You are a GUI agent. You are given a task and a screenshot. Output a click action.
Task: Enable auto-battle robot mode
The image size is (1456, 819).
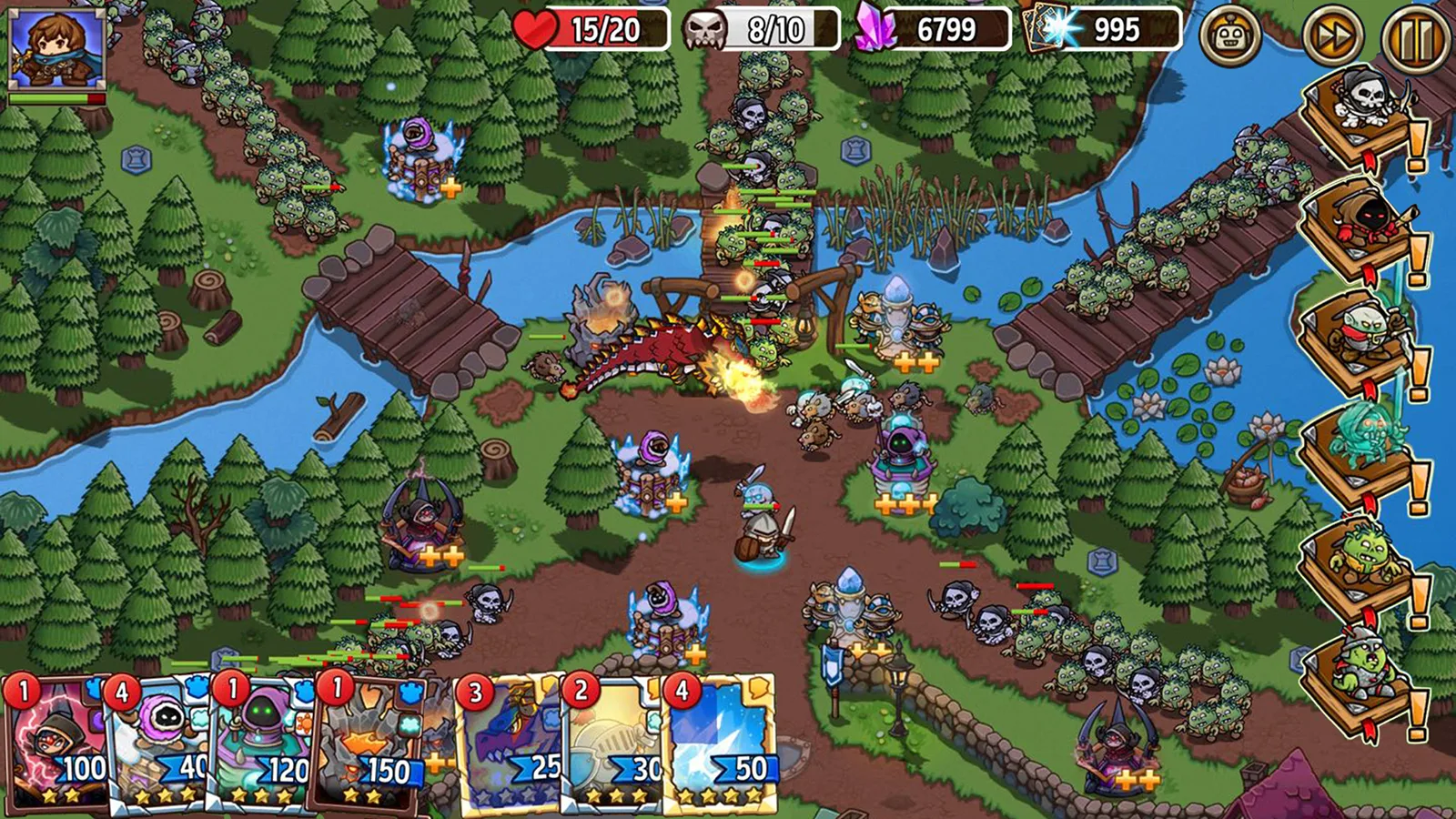point(1230,35)
